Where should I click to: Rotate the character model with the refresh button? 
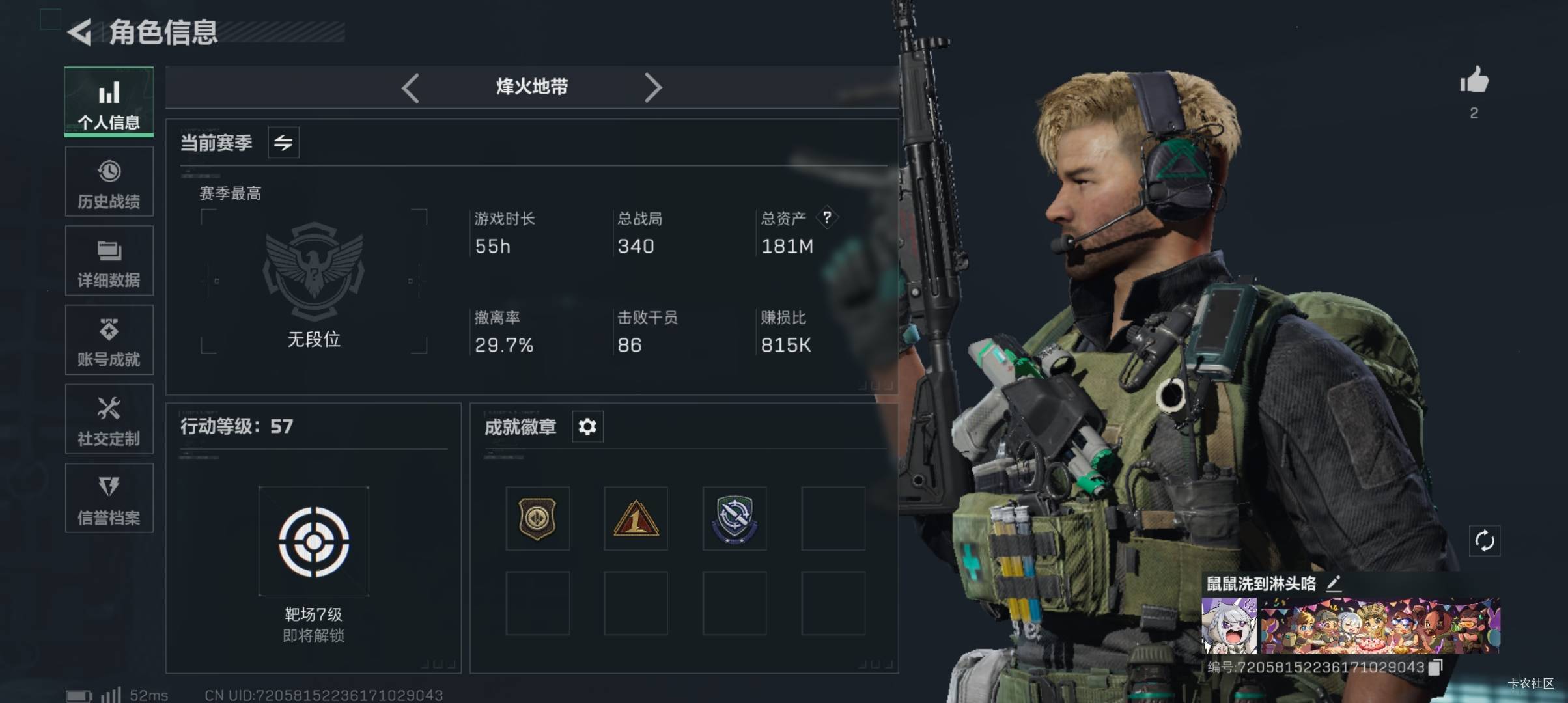(x=1485, y=541)
